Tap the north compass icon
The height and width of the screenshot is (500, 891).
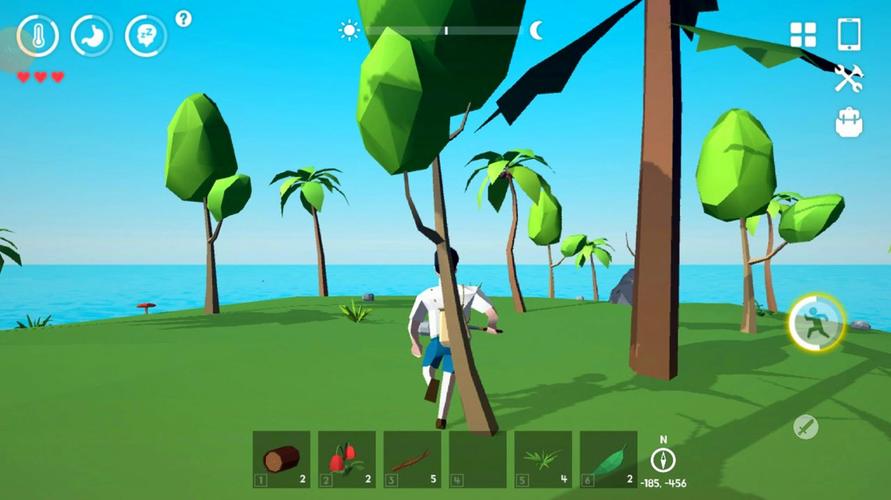(x=663, y=458)
